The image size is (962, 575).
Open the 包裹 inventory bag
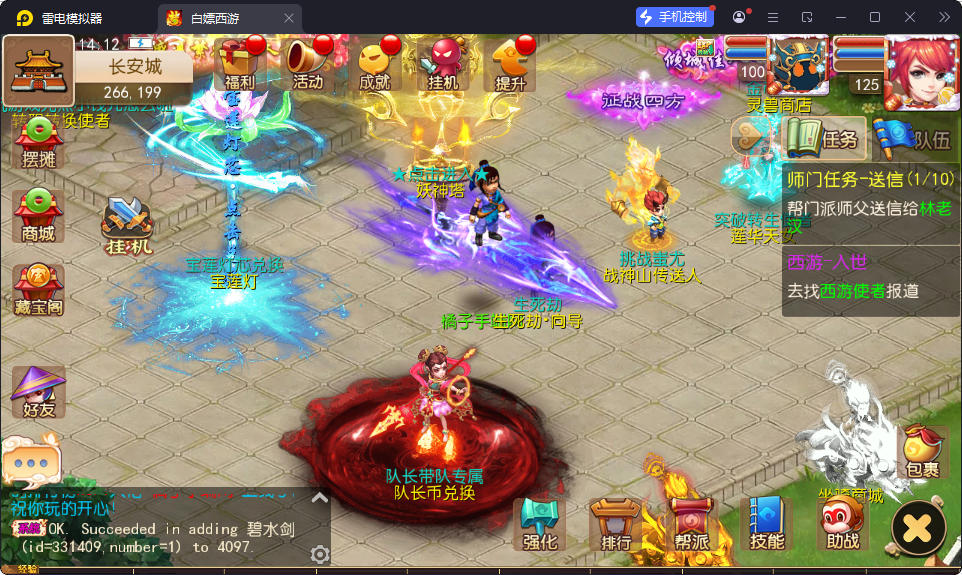point(922,451)
